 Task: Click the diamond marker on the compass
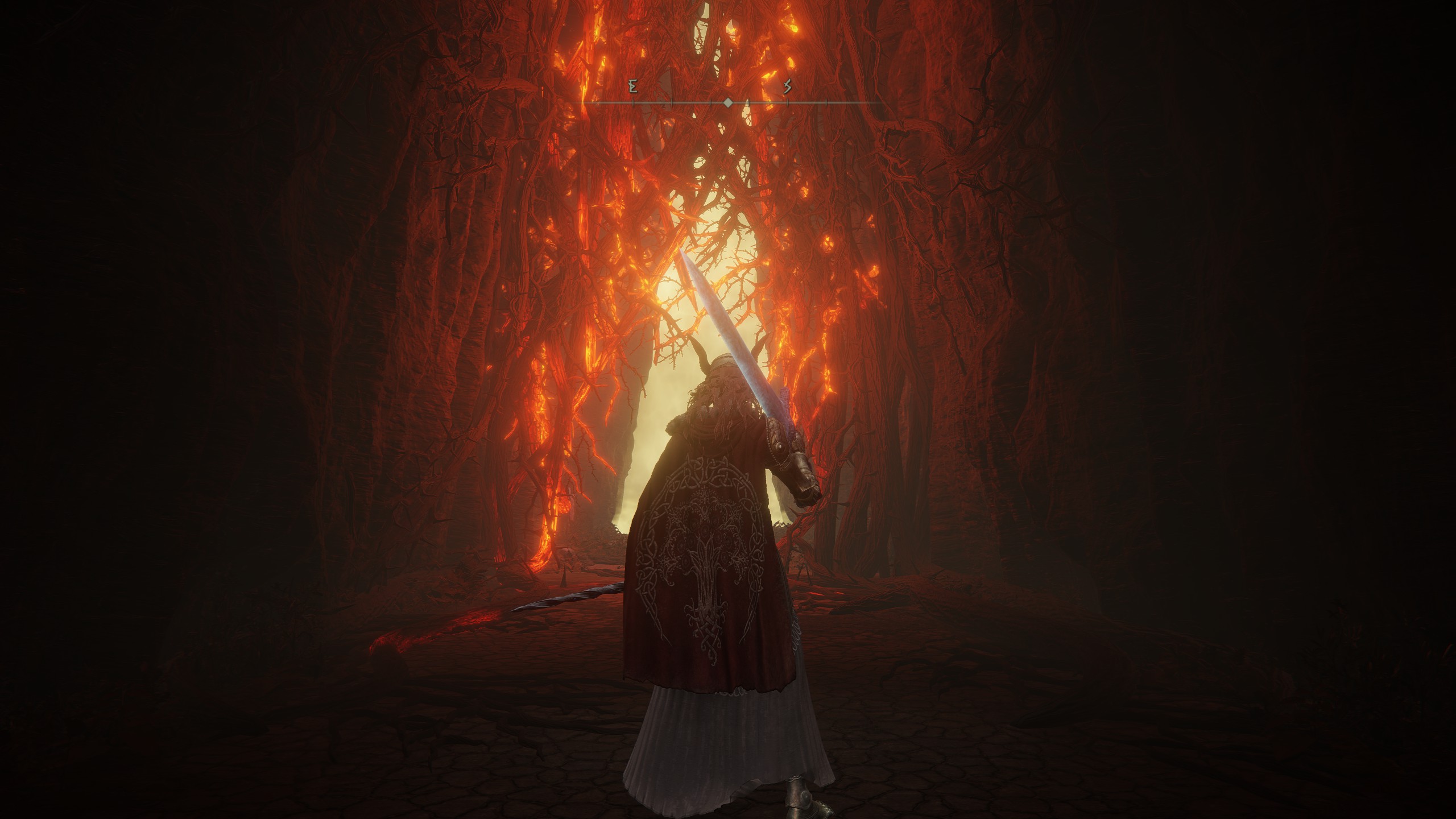(728, 103)
